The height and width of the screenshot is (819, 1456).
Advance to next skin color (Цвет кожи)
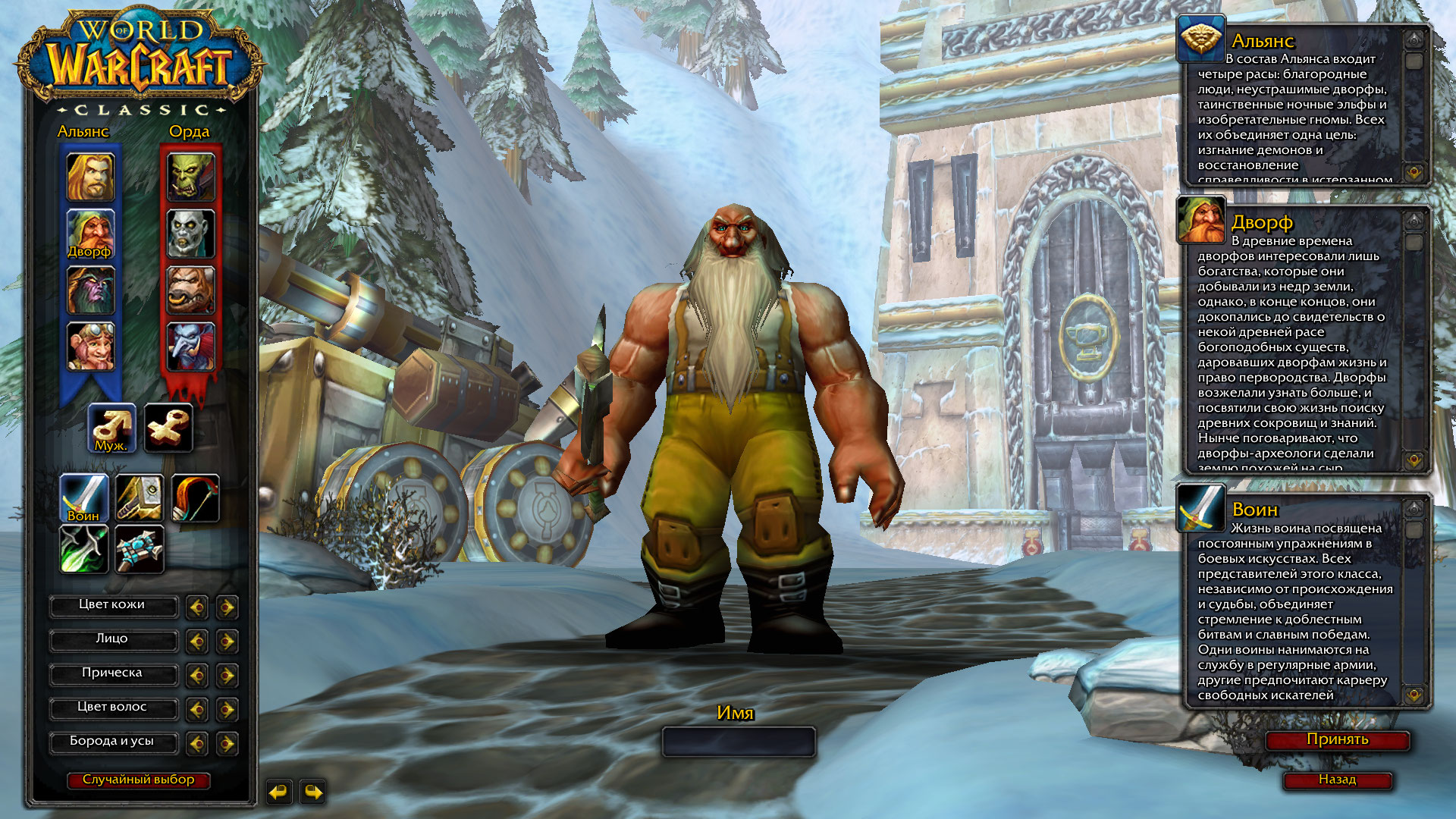tap(227, 607)
